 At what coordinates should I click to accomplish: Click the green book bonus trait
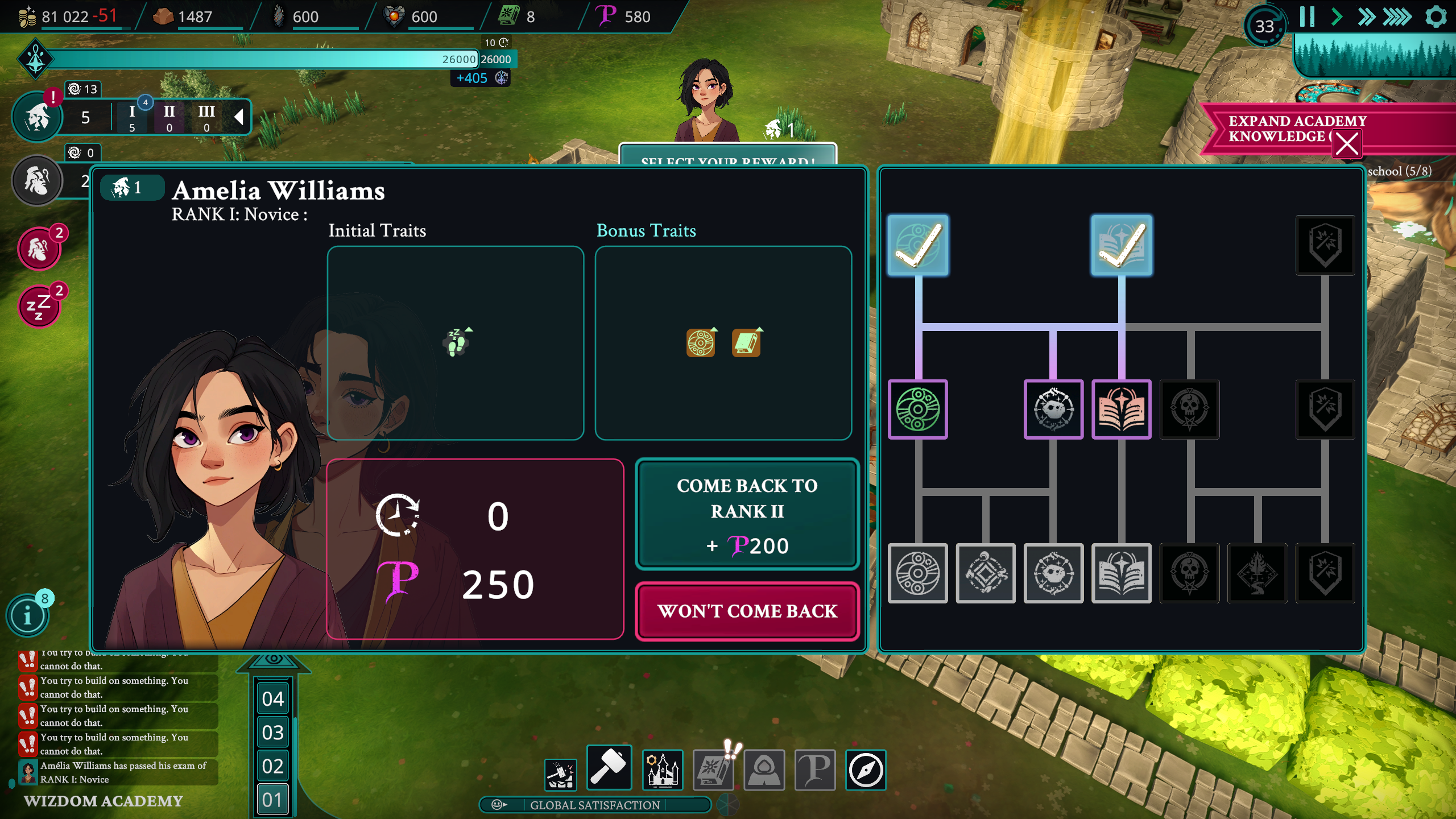746,343
